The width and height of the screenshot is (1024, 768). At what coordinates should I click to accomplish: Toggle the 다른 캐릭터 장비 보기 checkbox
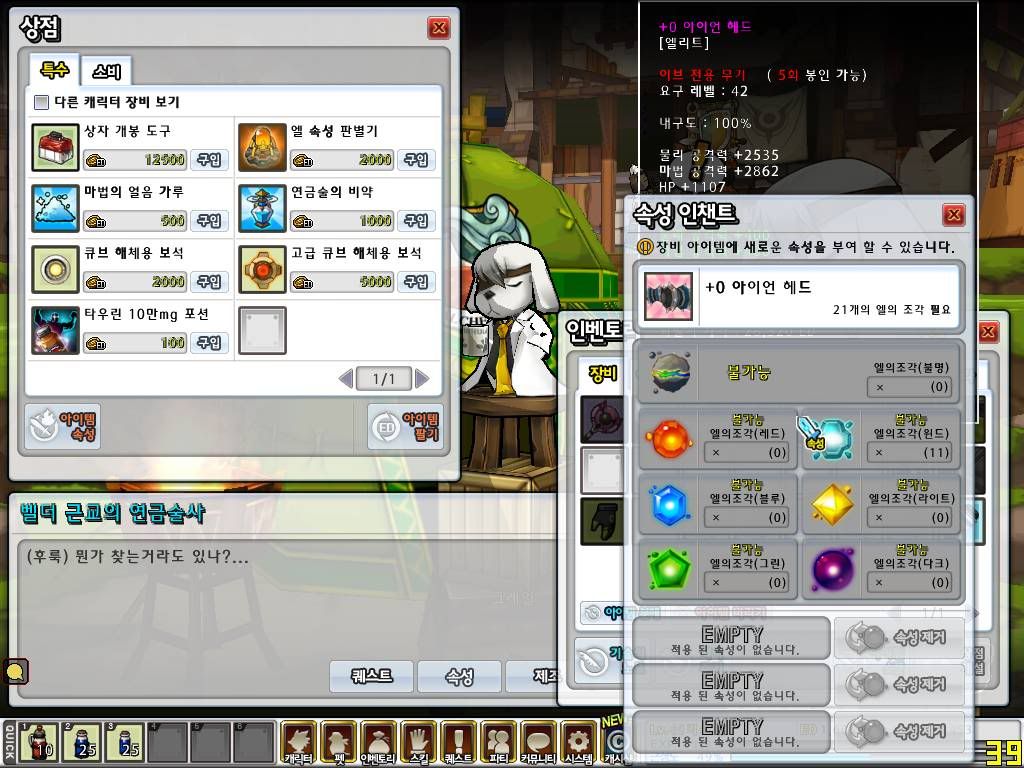[41, 102]
